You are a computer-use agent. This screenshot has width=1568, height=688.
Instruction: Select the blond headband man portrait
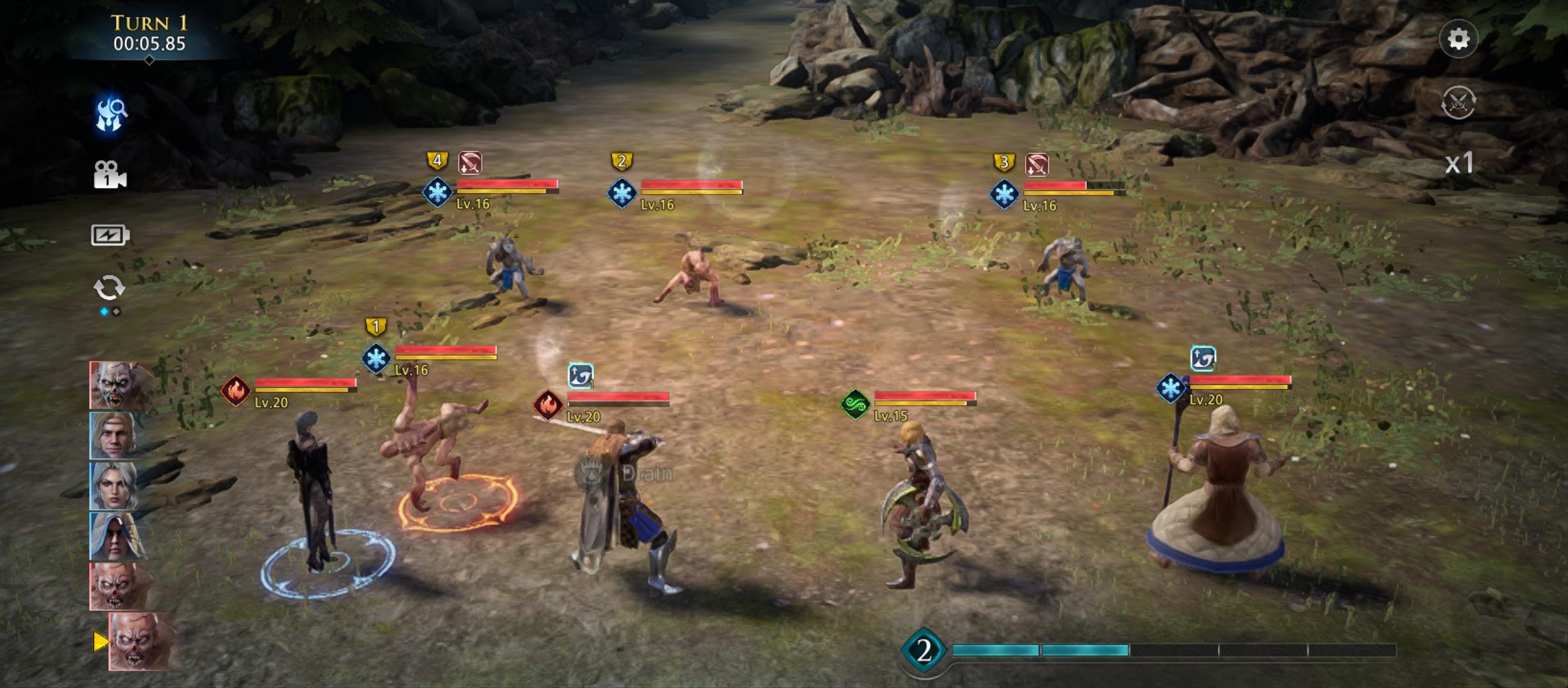(x=119, y=436)
